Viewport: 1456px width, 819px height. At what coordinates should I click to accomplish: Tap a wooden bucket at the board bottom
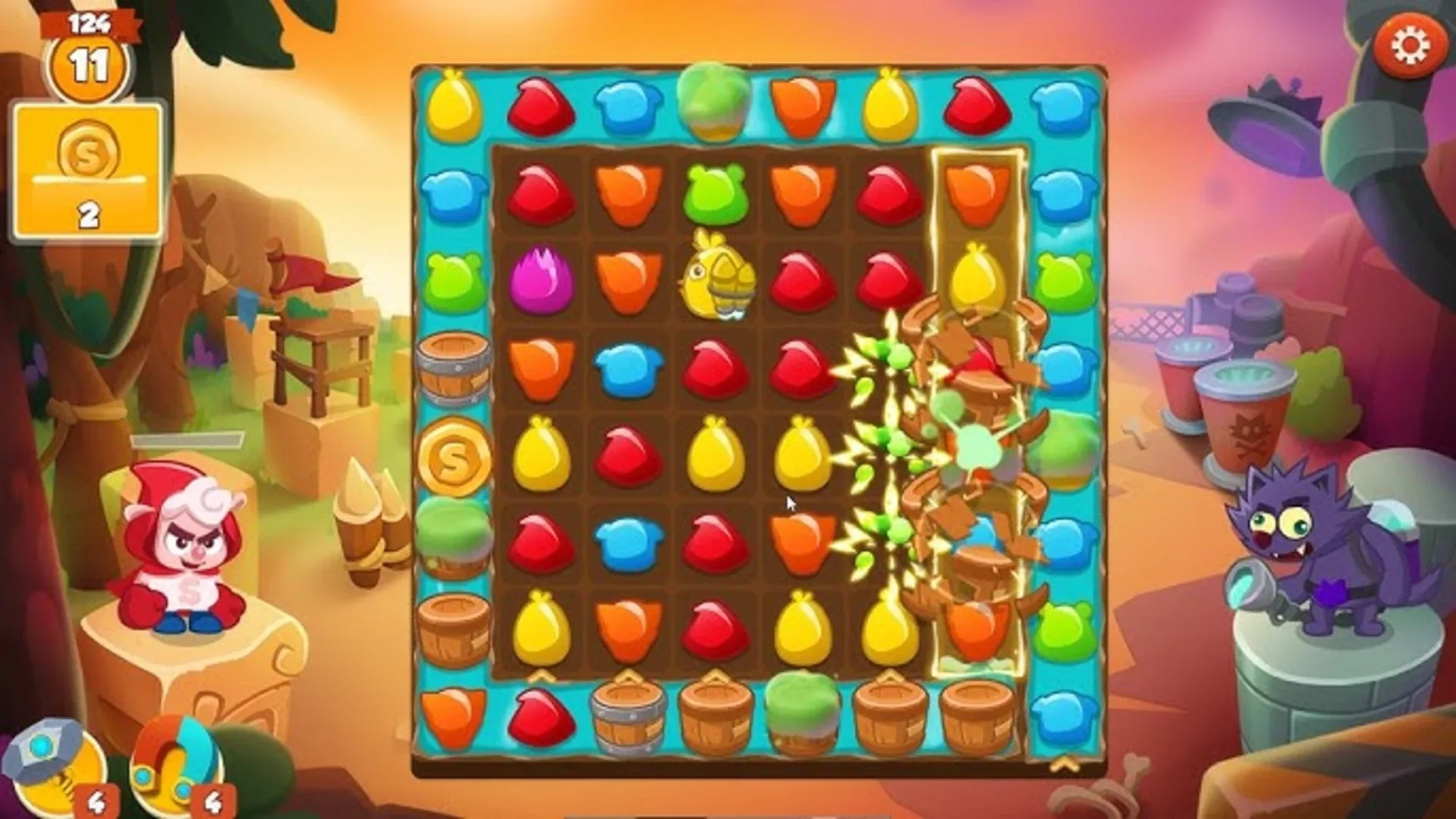(713, 717)
